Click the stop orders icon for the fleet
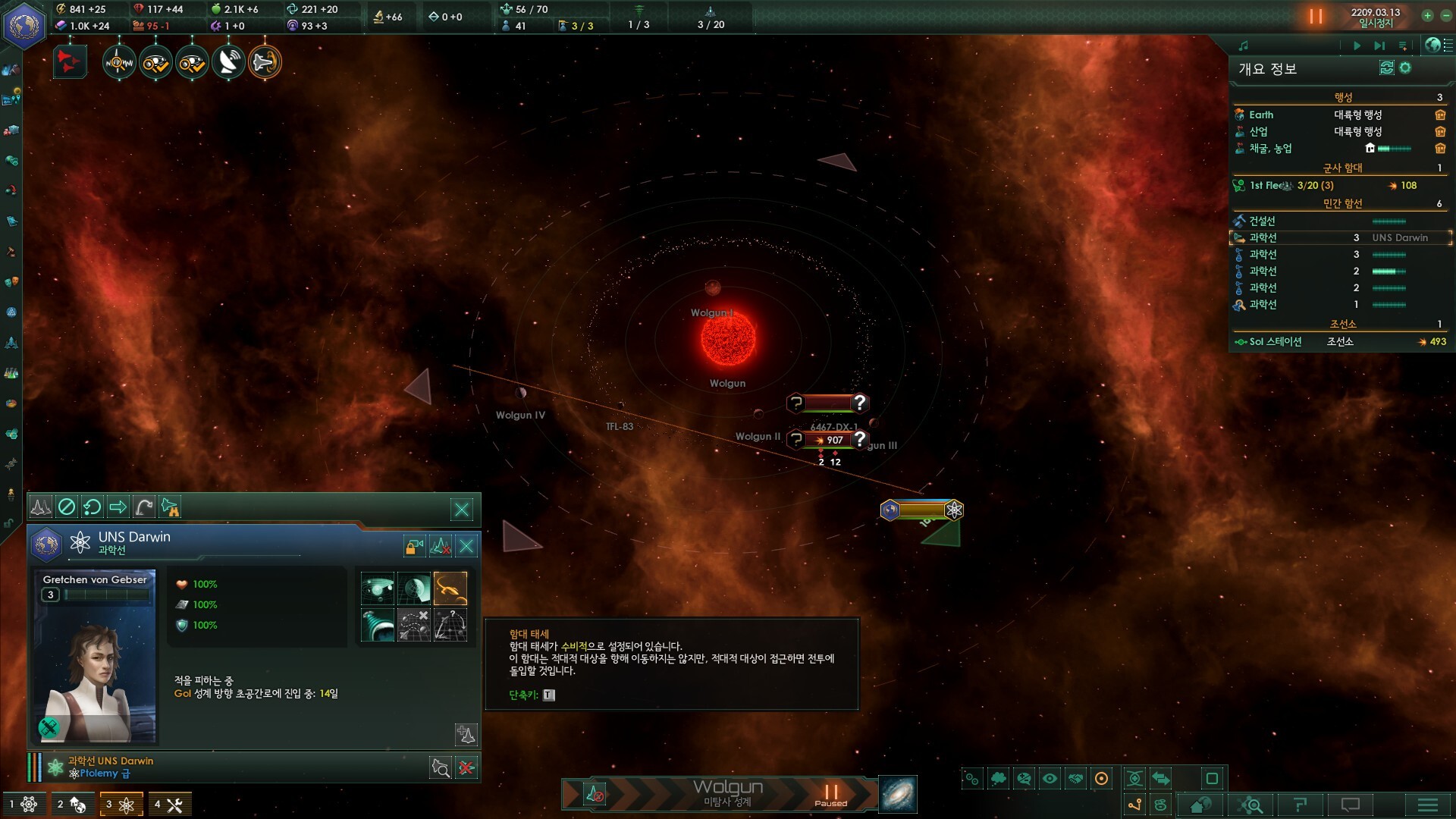The image size is (1456, 819). click(67, 507)
